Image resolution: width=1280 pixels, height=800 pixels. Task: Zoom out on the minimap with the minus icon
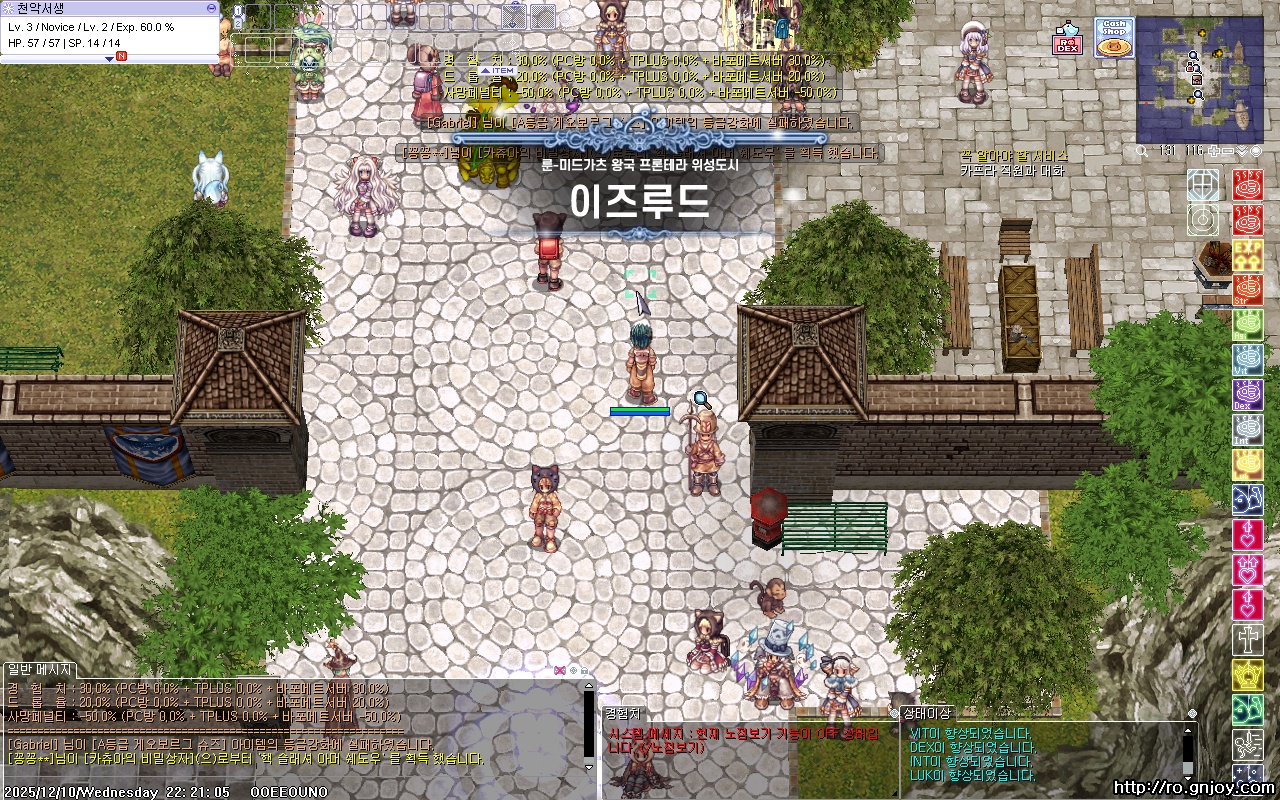[1226, 150]
